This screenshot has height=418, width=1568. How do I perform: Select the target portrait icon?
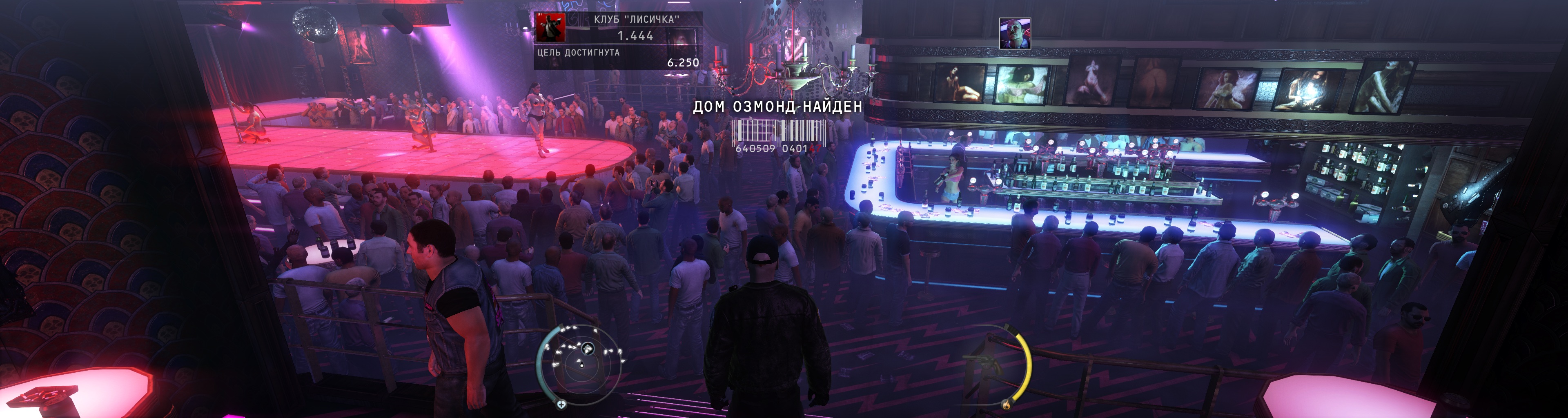1015,33
